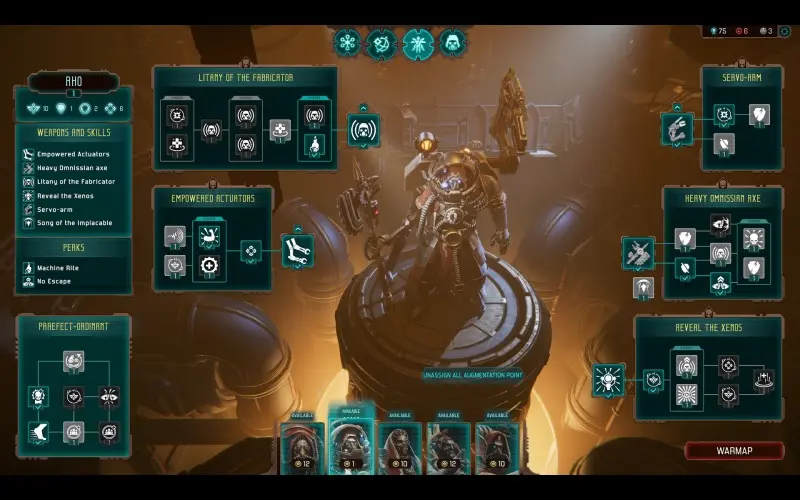Pick Song of the Implacable entry
800x500 pixels.
click(x=74, y=223)
